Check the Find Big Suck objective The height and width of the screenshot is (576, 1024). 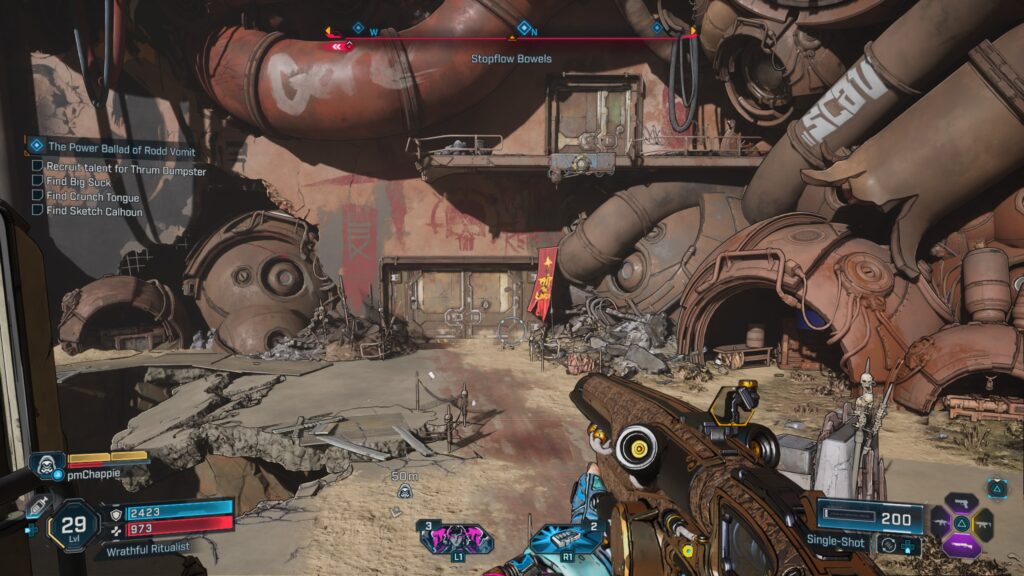pyautogui.click(x=37, y=181)
